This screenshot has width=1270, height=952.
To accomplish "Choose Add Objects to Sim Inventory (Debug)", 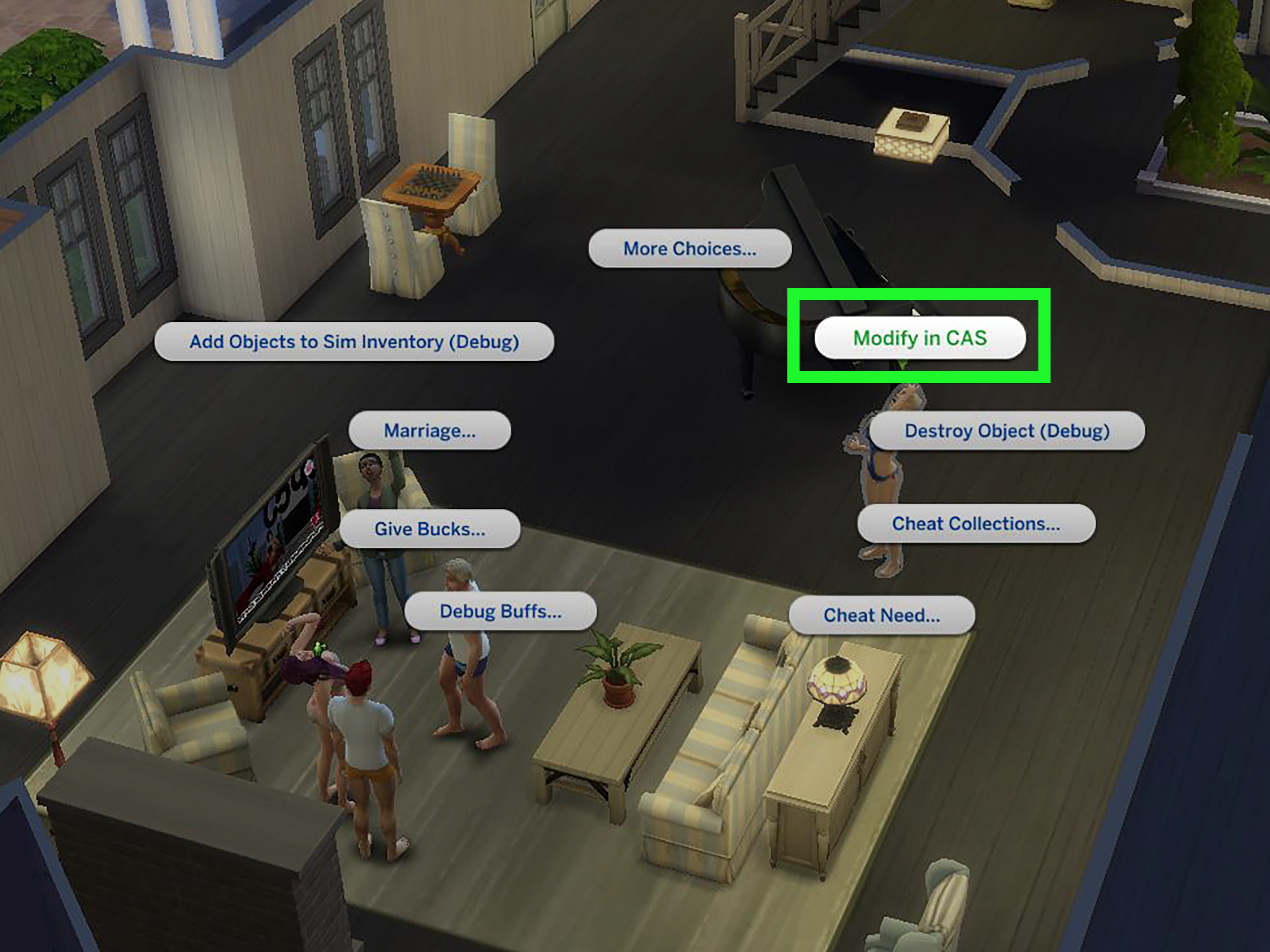I will point(355,341).
